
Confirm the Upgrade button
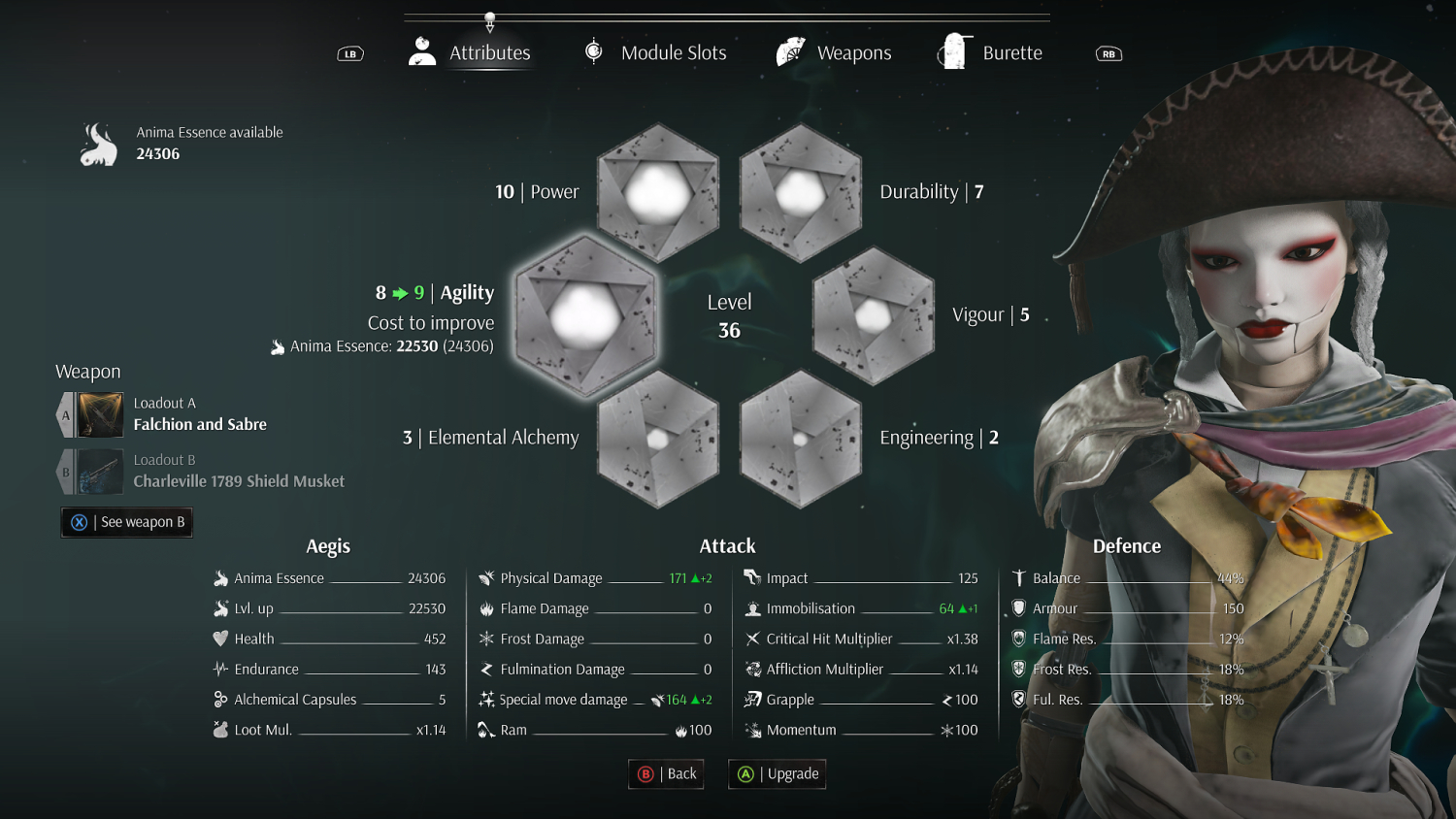[778, 774]
